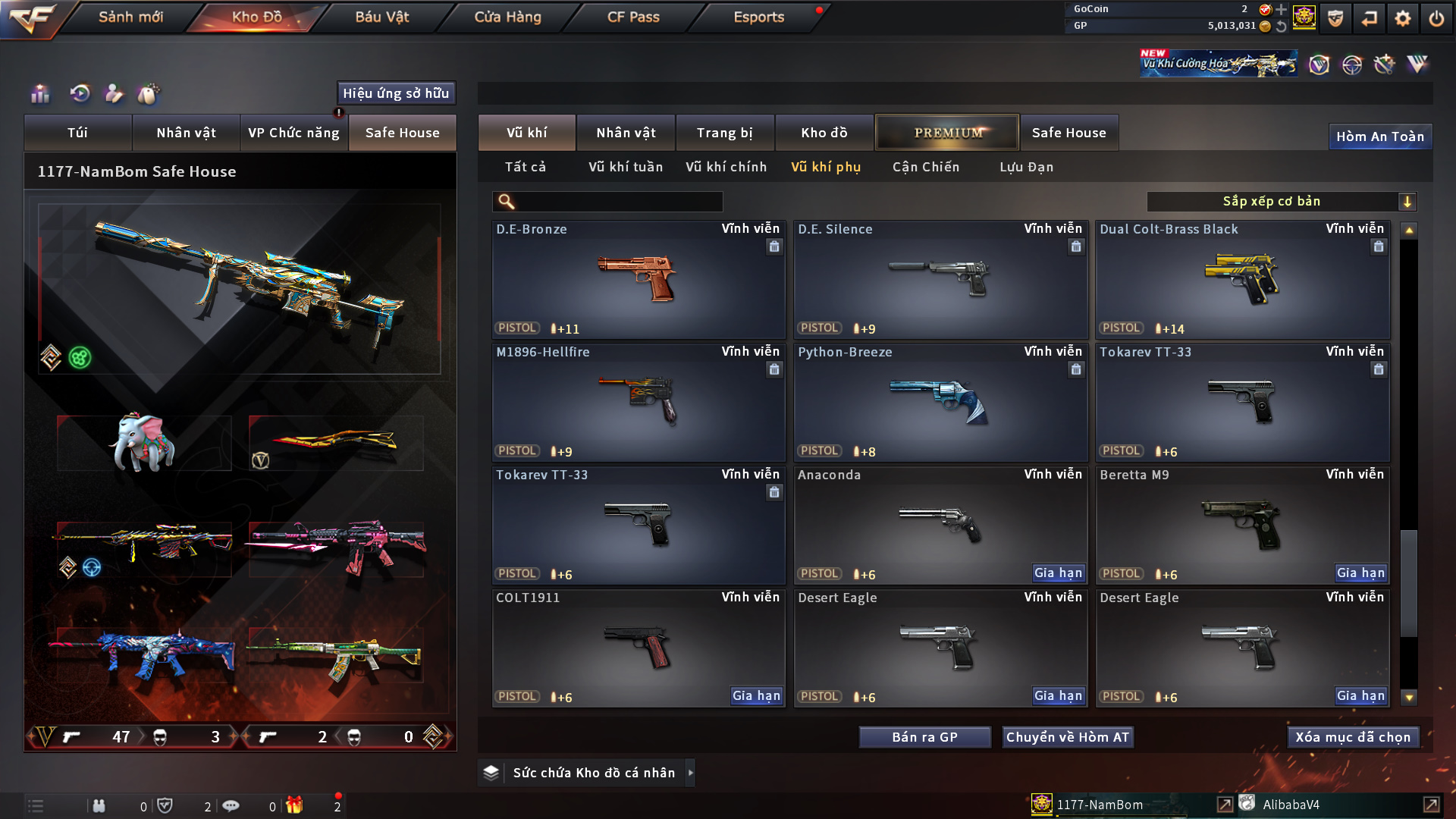Select the Python-Breeze revolver
This screenshot has height=819, width=1456.
click(x=940, y=402)
